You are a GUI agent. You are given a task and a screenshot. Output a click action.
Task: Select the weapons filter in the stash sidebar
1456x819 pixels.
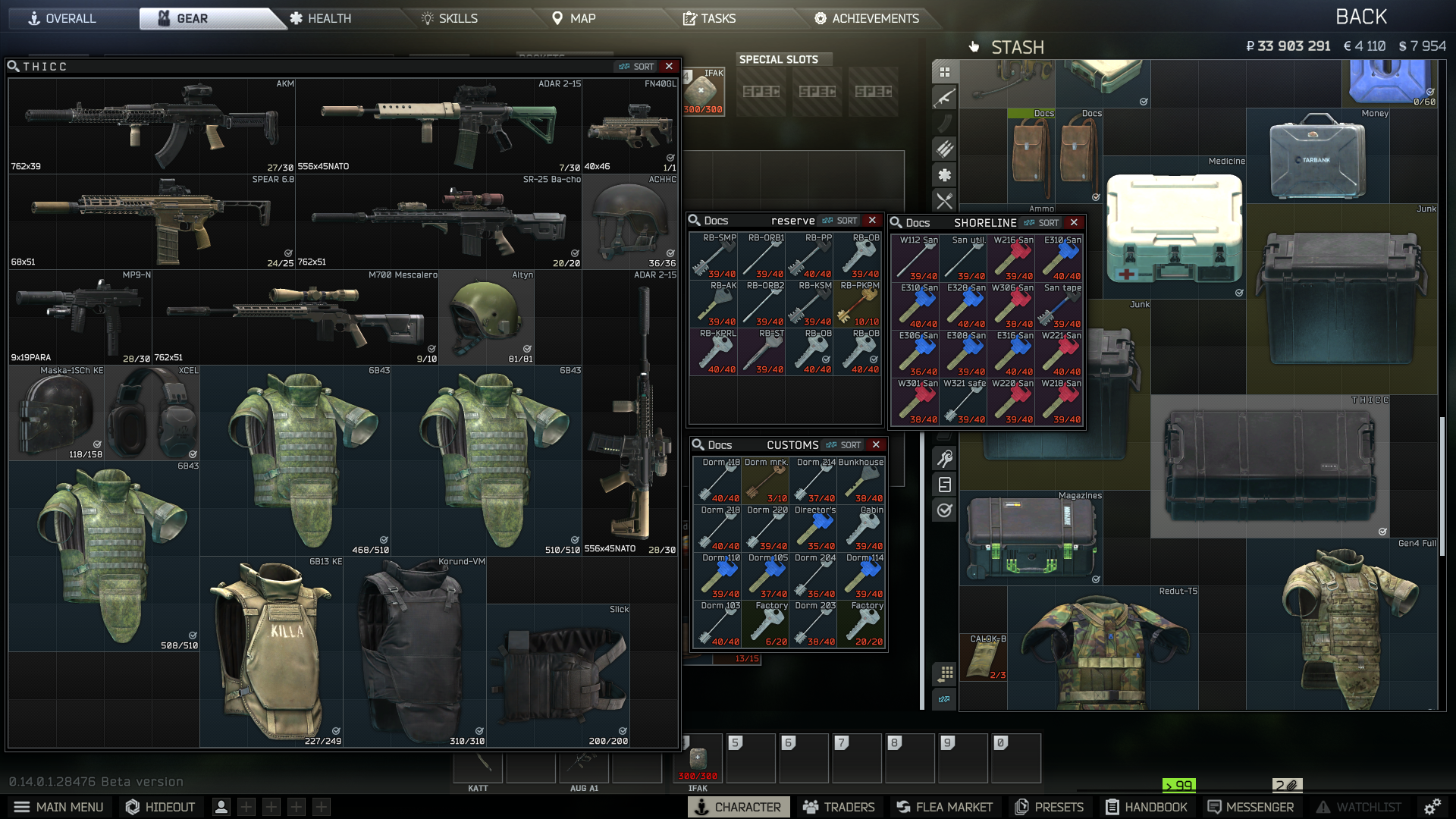pos(943,97)
